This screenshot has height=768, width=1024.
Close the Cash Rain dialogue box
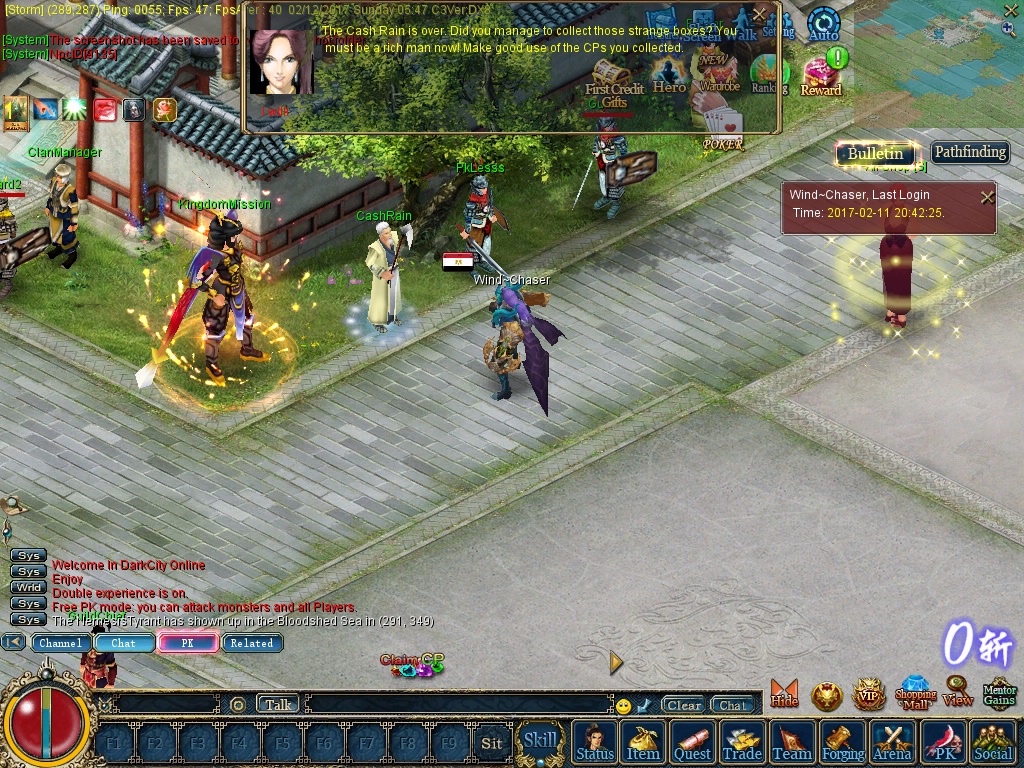point(759,14)
